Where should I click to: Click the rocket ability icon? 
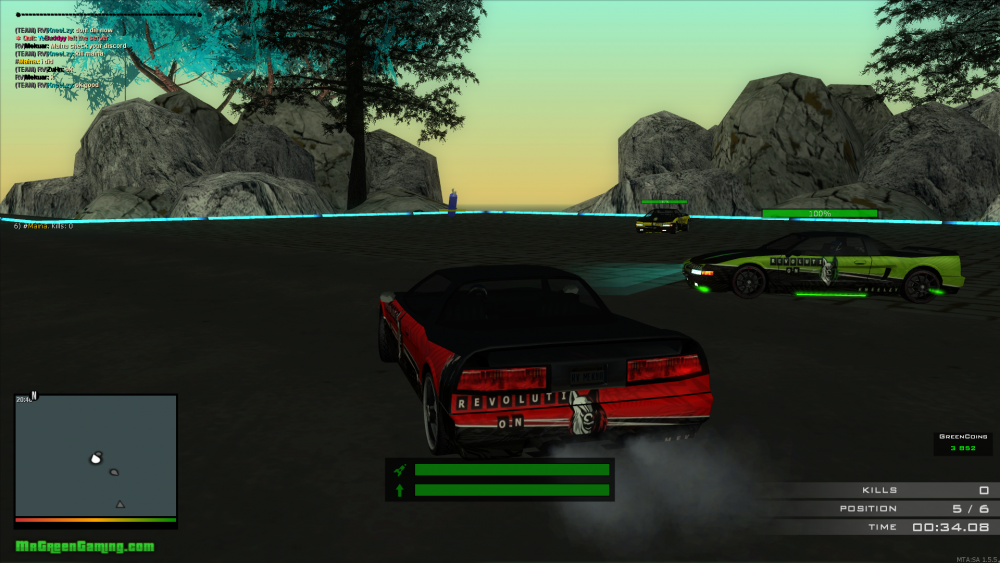point(399,469)
